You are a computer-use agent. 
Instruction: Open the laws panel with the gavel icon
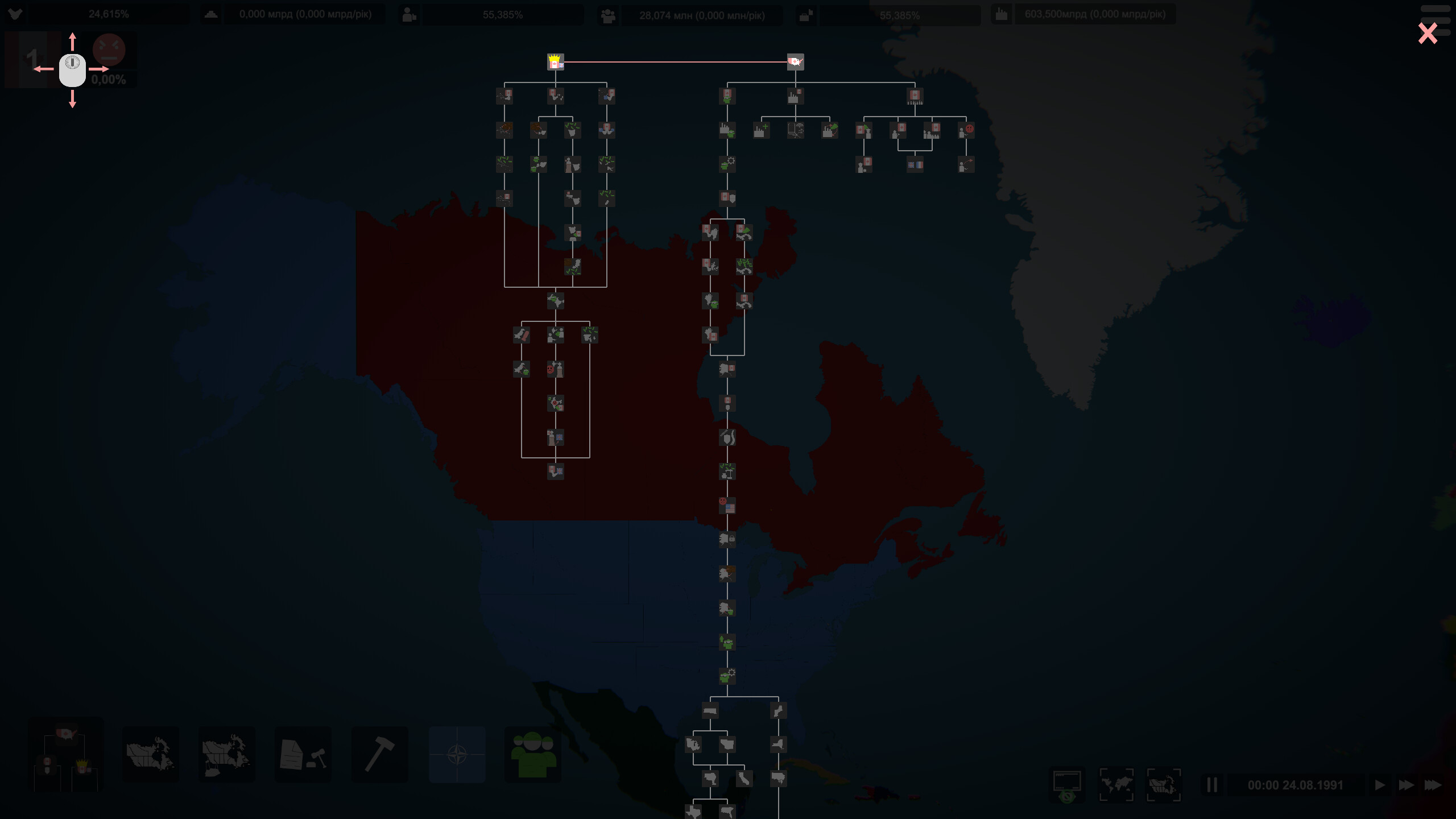[x=301, y=754]
